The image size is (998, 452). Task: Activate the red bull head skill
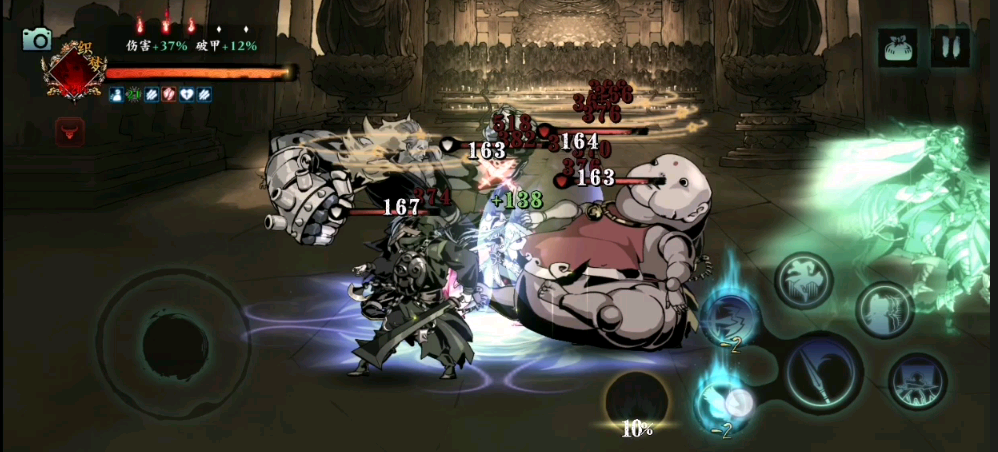click(x=70, y=131)
